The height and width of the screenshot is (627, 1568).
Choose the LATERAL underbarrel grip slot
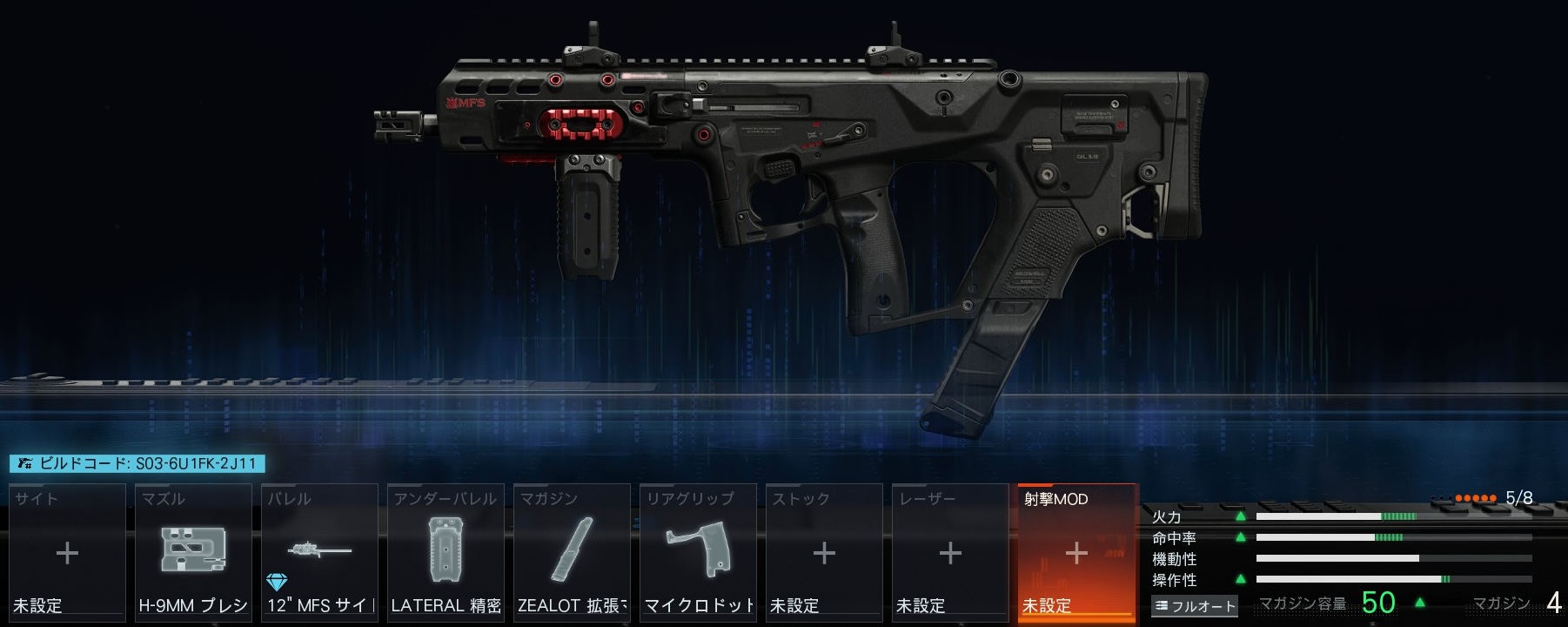click(x=446, y=552)
